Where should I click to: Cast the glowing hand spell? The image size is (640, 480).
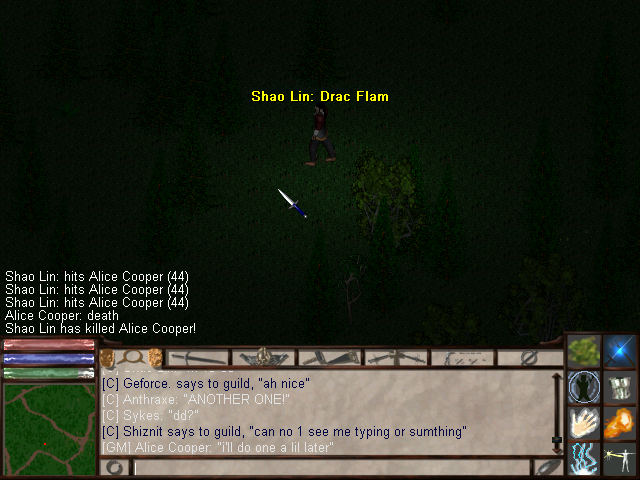tap(583, 423)
